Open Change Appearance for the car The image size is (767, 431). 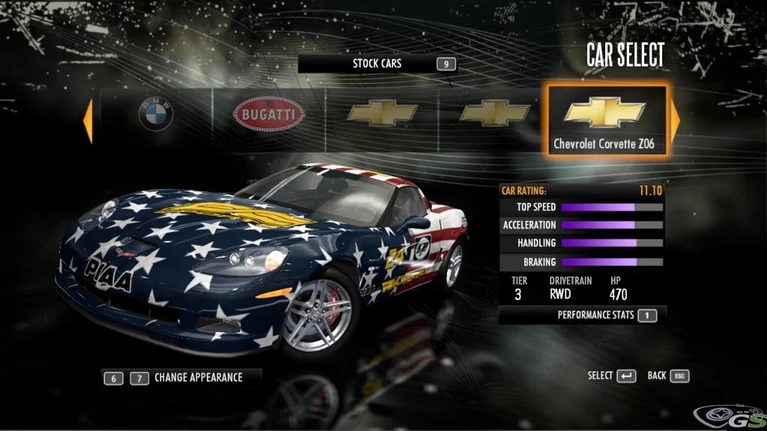(180, 378)
